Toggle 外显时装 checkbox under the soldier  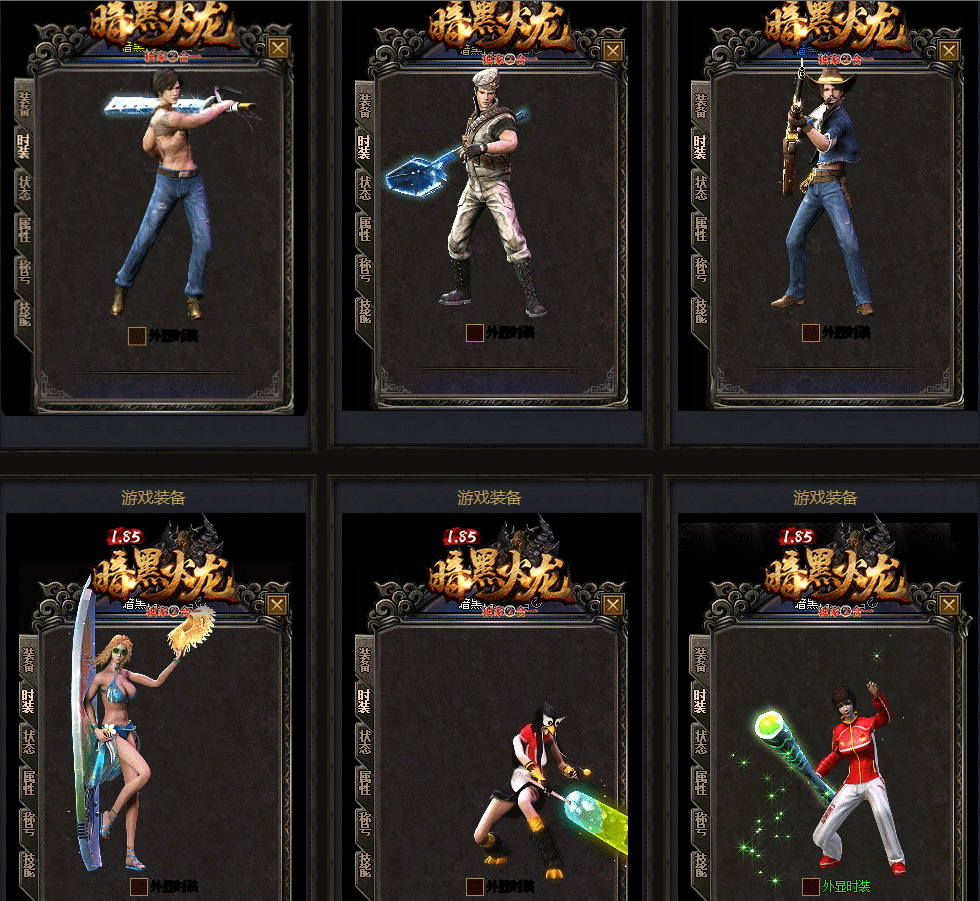(475, 333)
